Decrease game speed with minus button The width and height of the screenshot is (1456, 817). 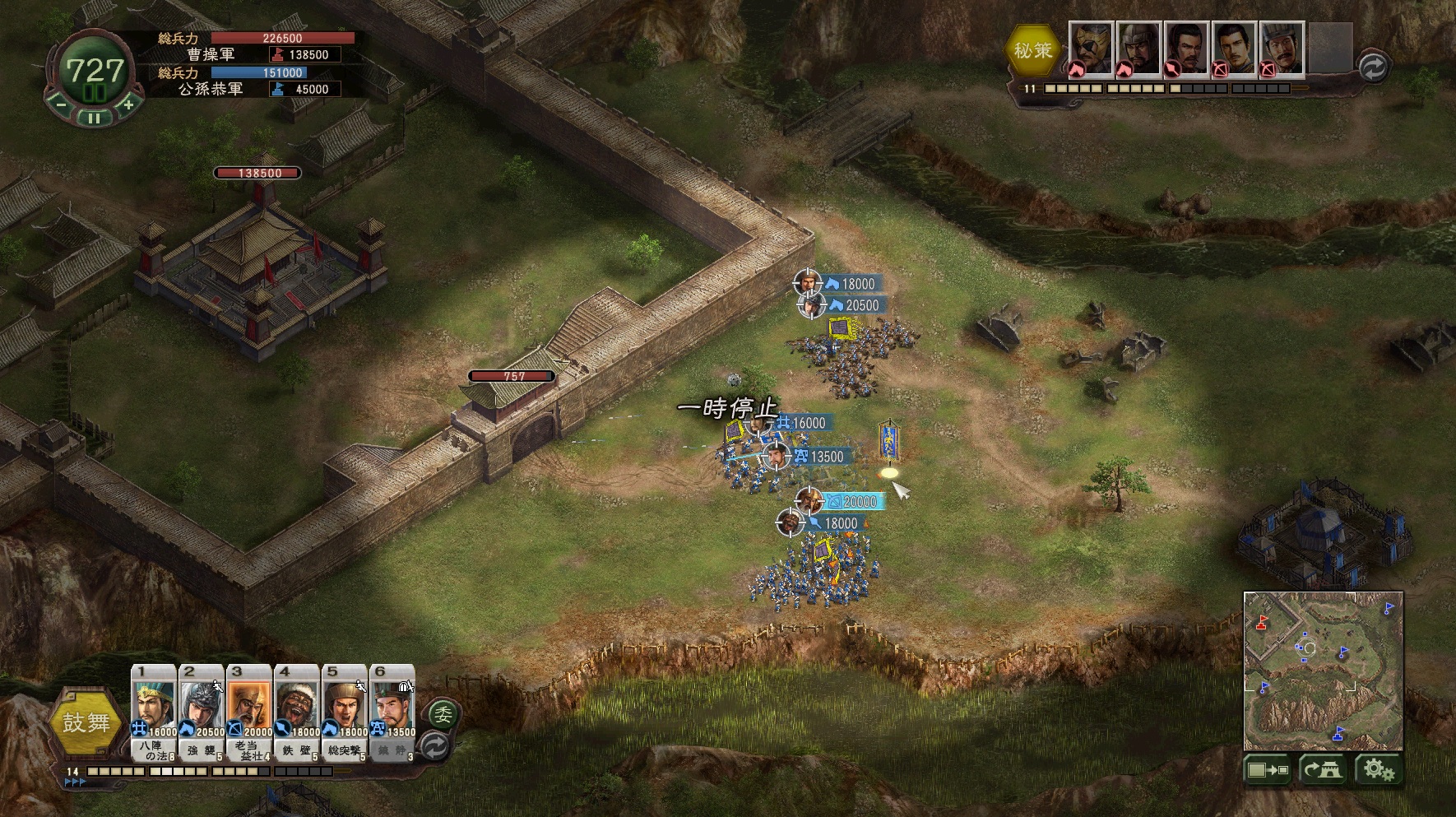coord(61,104)
